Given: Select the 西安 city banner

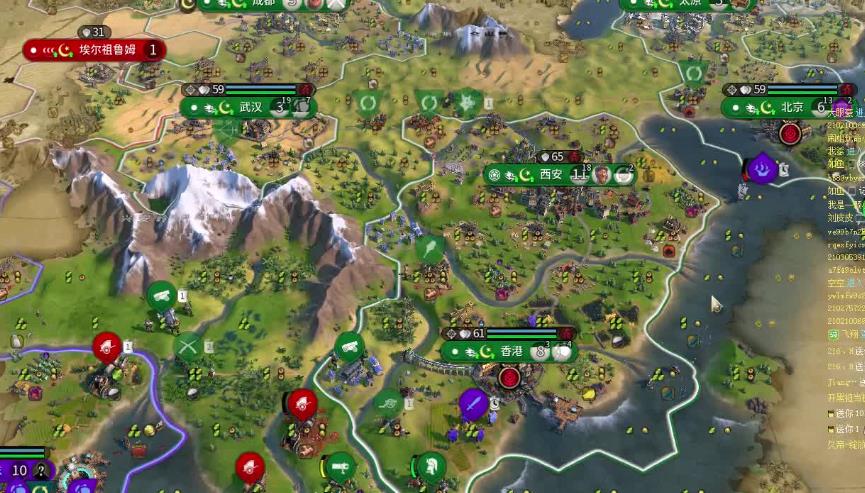Looking at the screenshot, I should point(552,174).
